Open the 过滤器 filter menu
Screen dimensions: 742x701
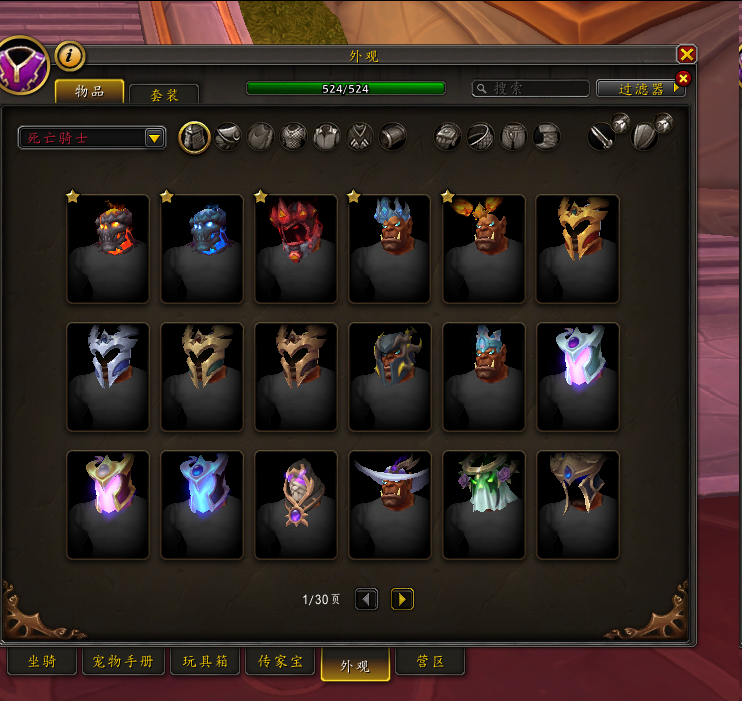click(x=640, y=88)
